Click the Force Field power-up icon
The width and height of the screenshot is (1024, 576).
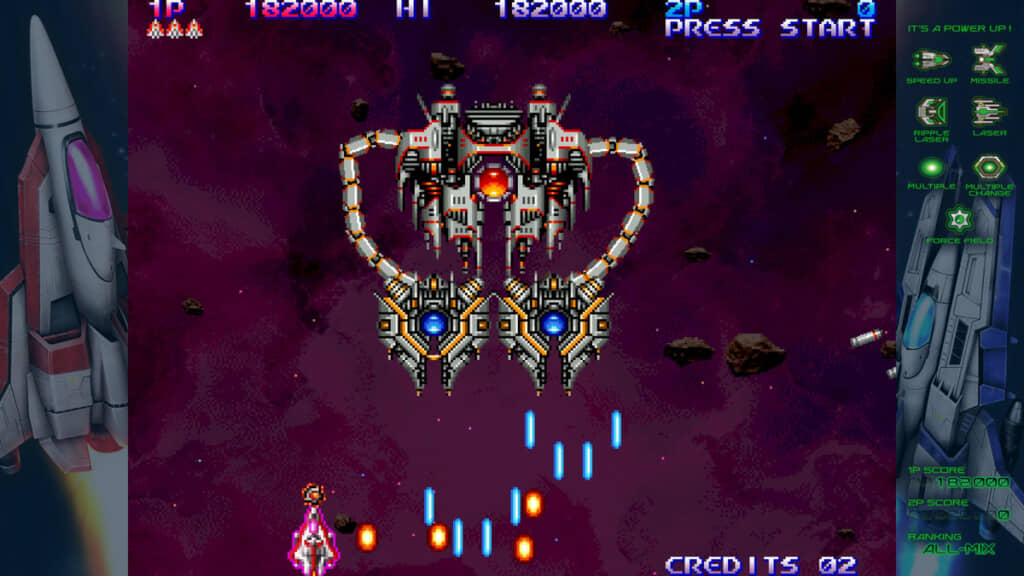pyautogui.click(x=960, y=219)
